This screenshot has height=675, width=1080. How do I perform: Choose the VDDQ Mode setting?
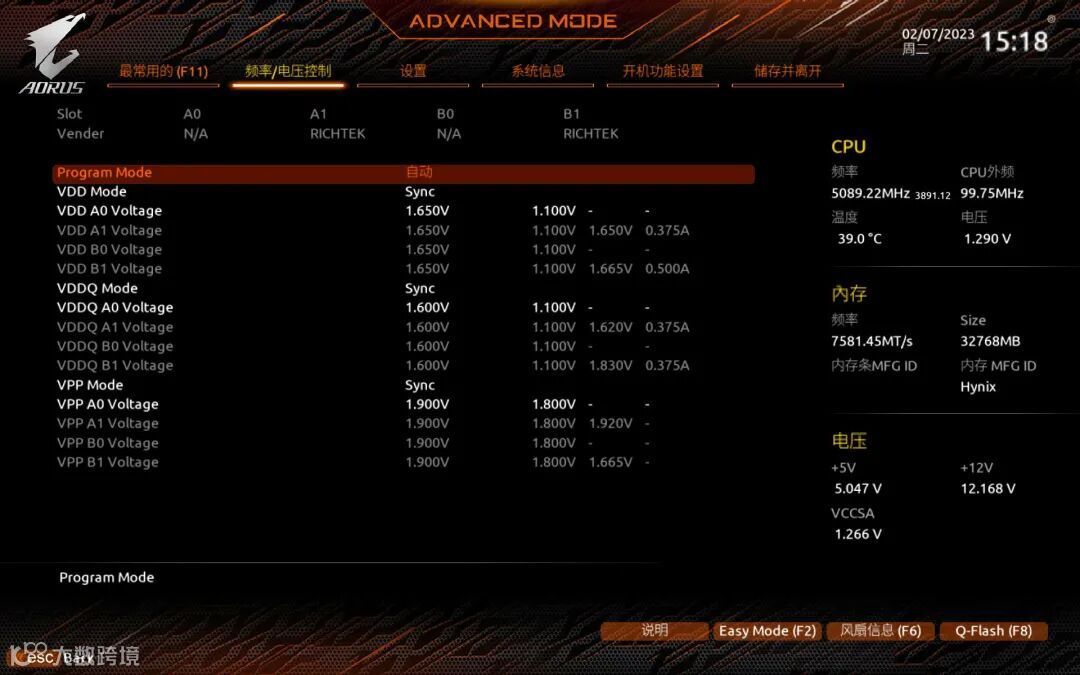tap(98, 288)
